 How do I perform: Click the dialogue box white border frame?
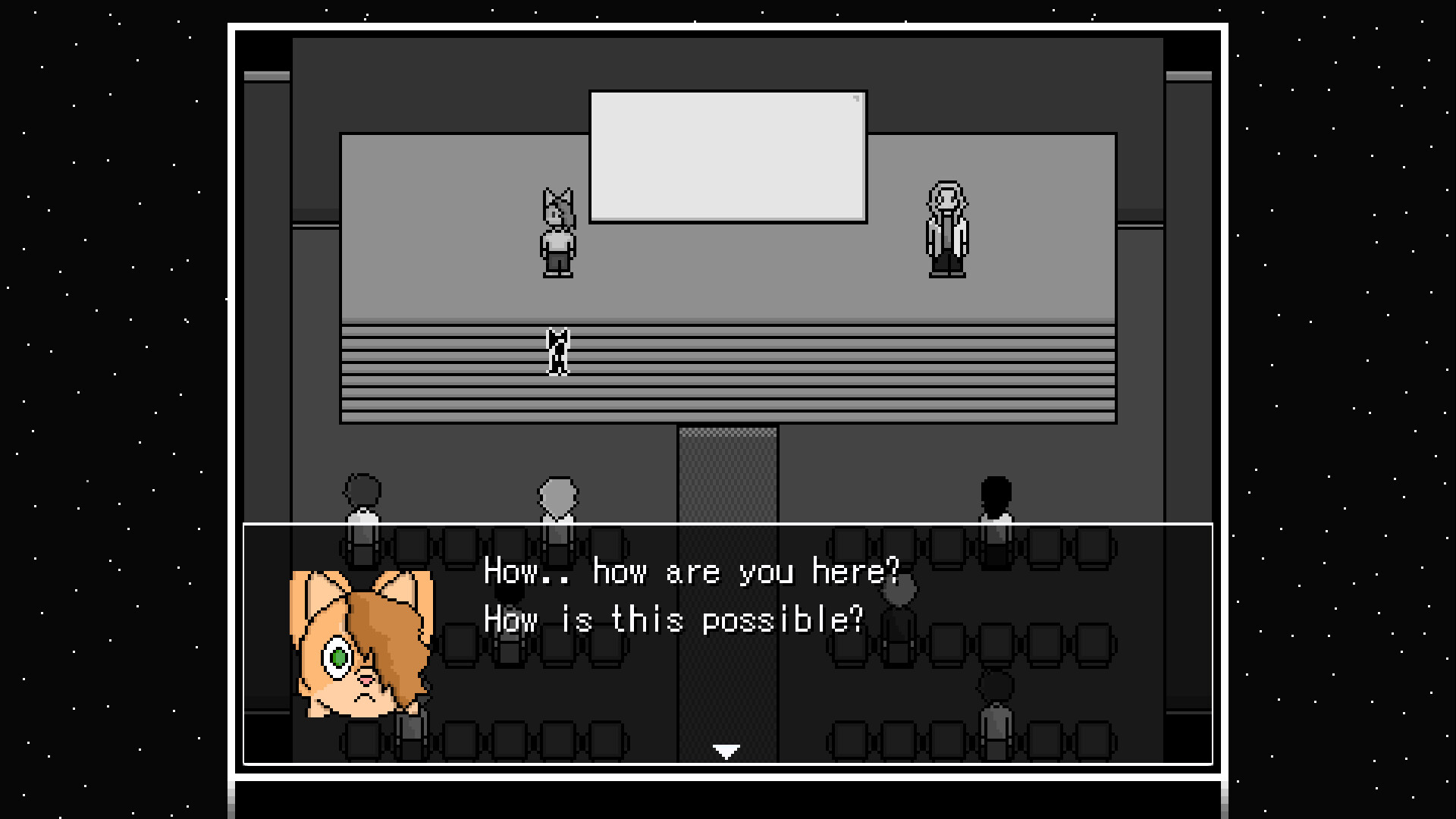(728, 525)
